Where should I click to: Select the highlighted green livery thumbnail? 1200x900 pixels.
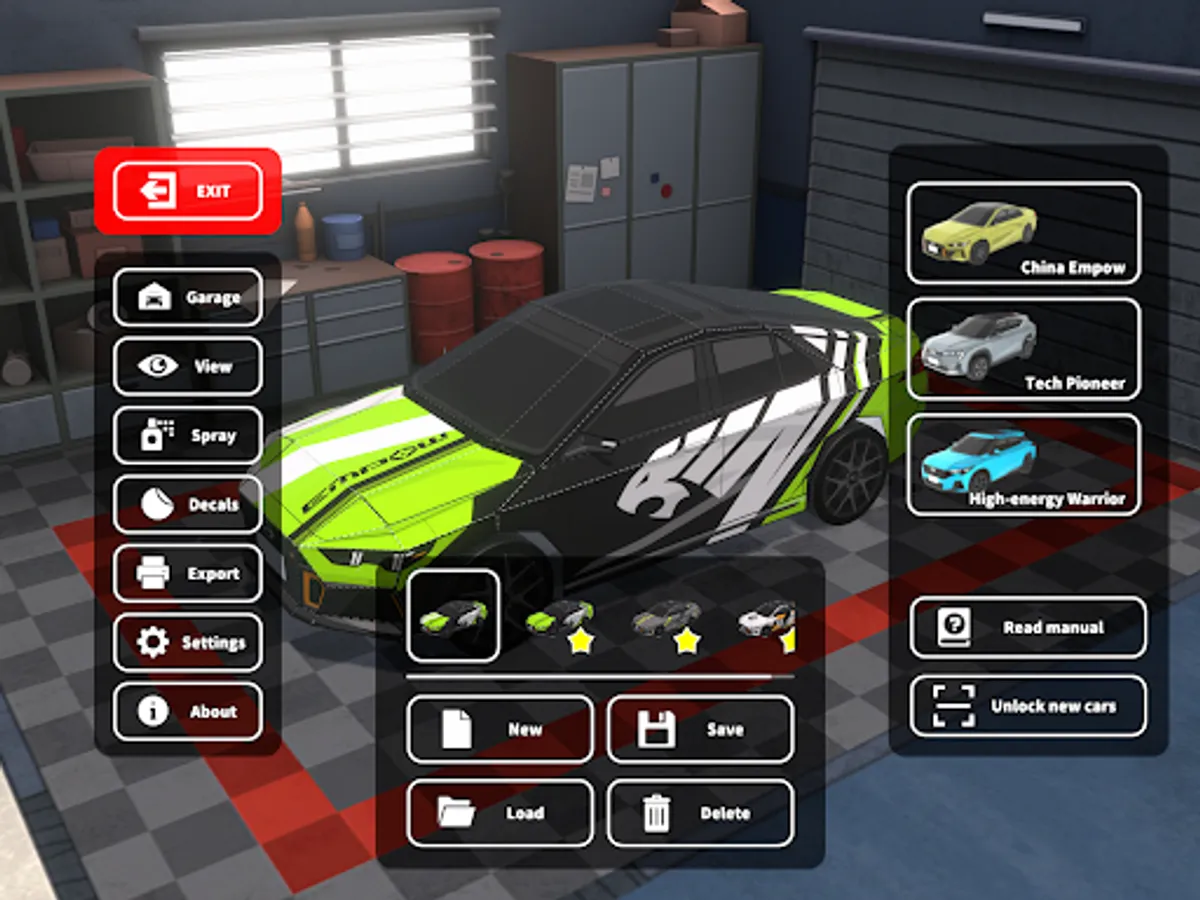tap(454, 615)
